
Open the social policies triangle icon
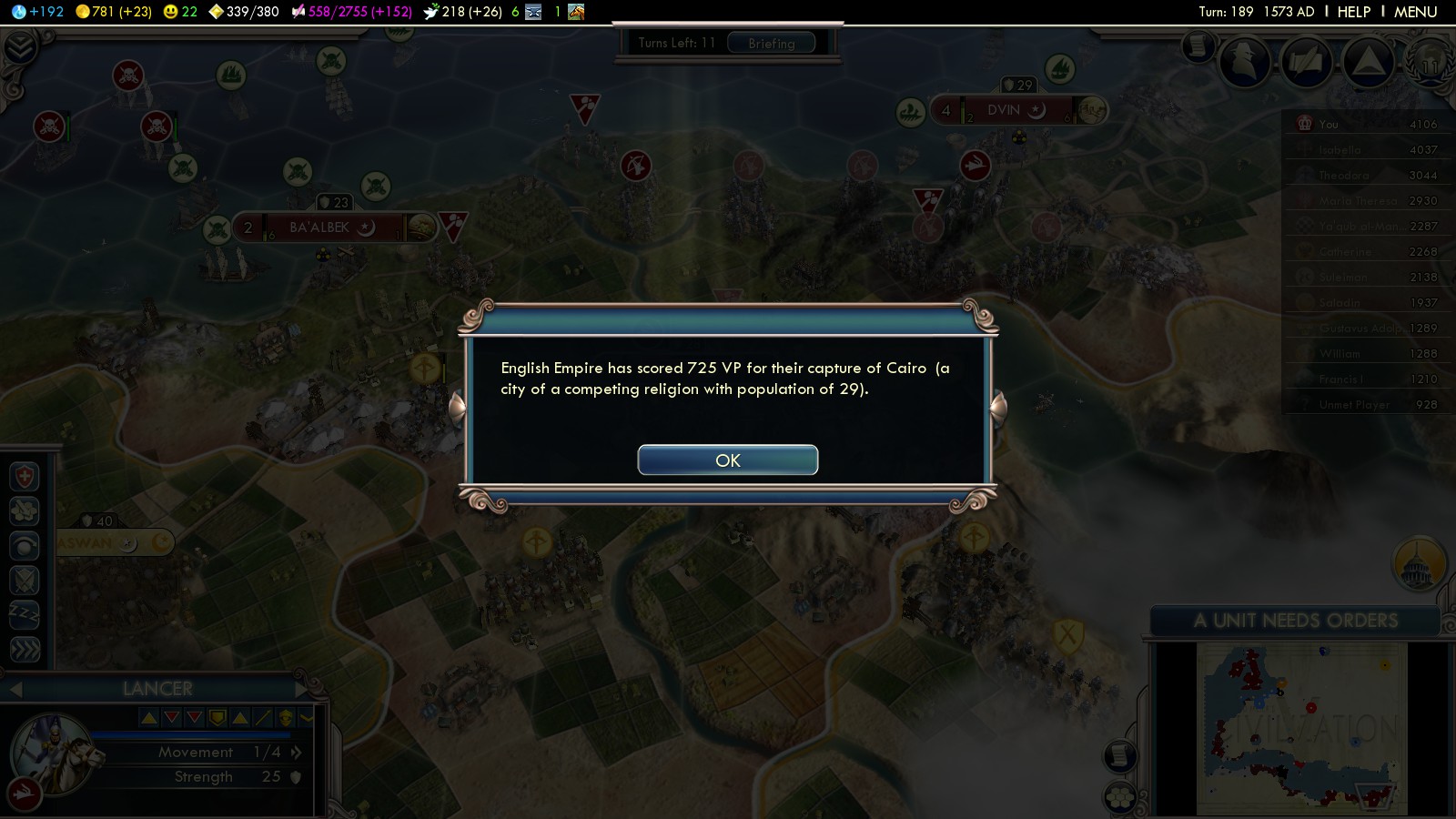(1368, 61)
